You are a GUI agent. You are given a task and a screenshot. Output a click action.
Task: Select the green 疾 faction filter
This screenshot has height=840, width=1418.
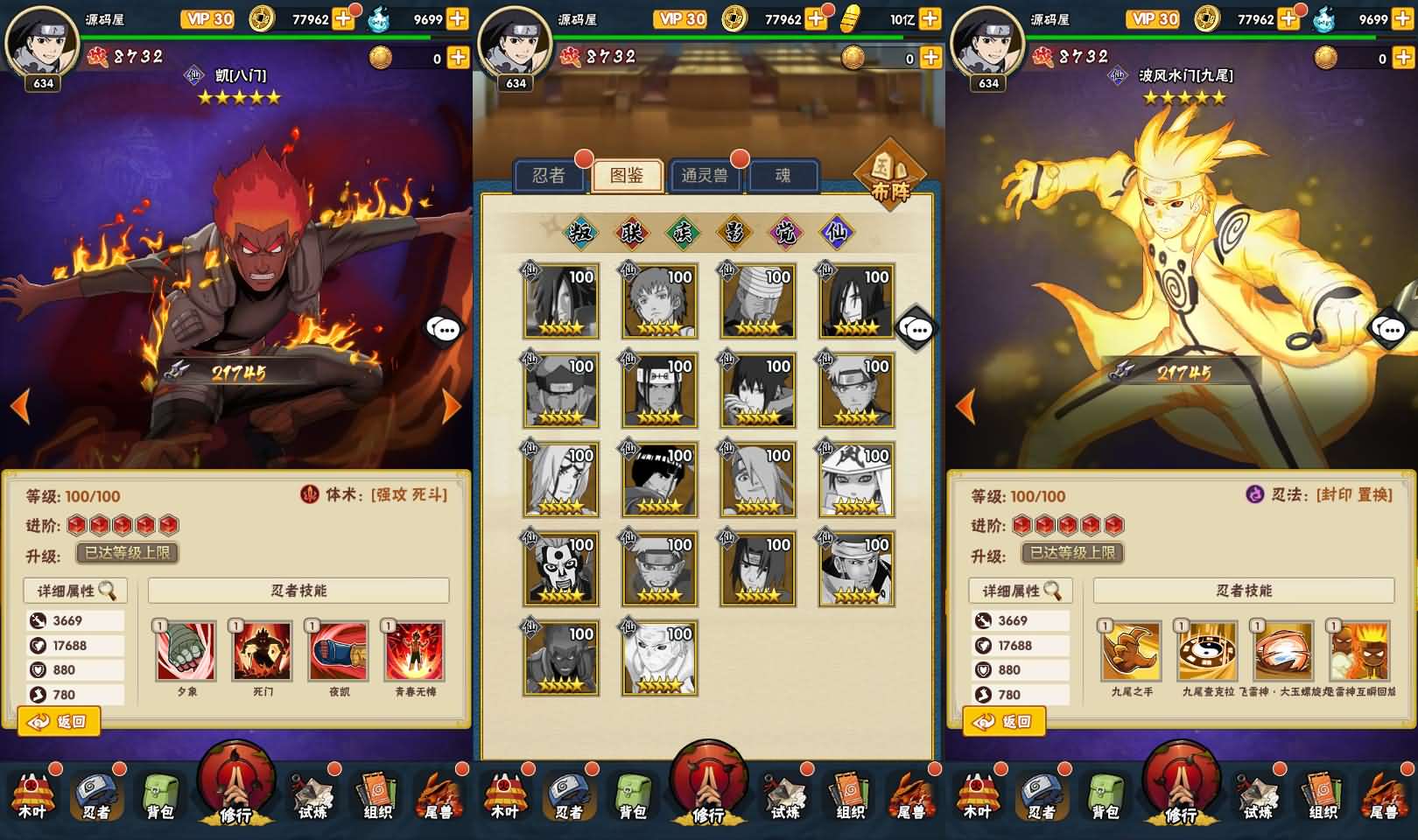682,232
